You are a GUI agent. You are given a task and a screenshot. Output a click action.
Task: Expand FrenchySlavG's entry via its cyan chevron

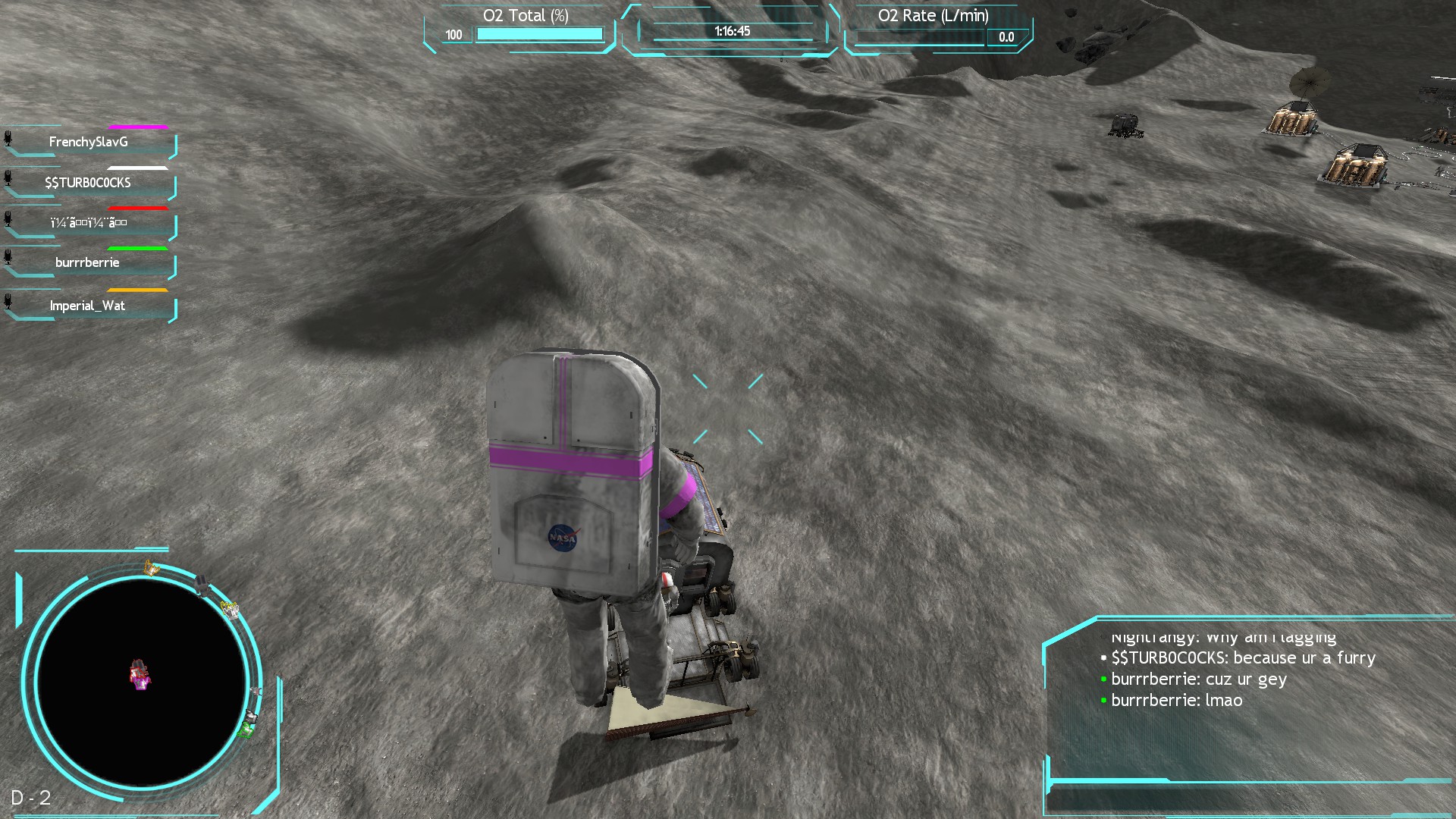(173, 146)
